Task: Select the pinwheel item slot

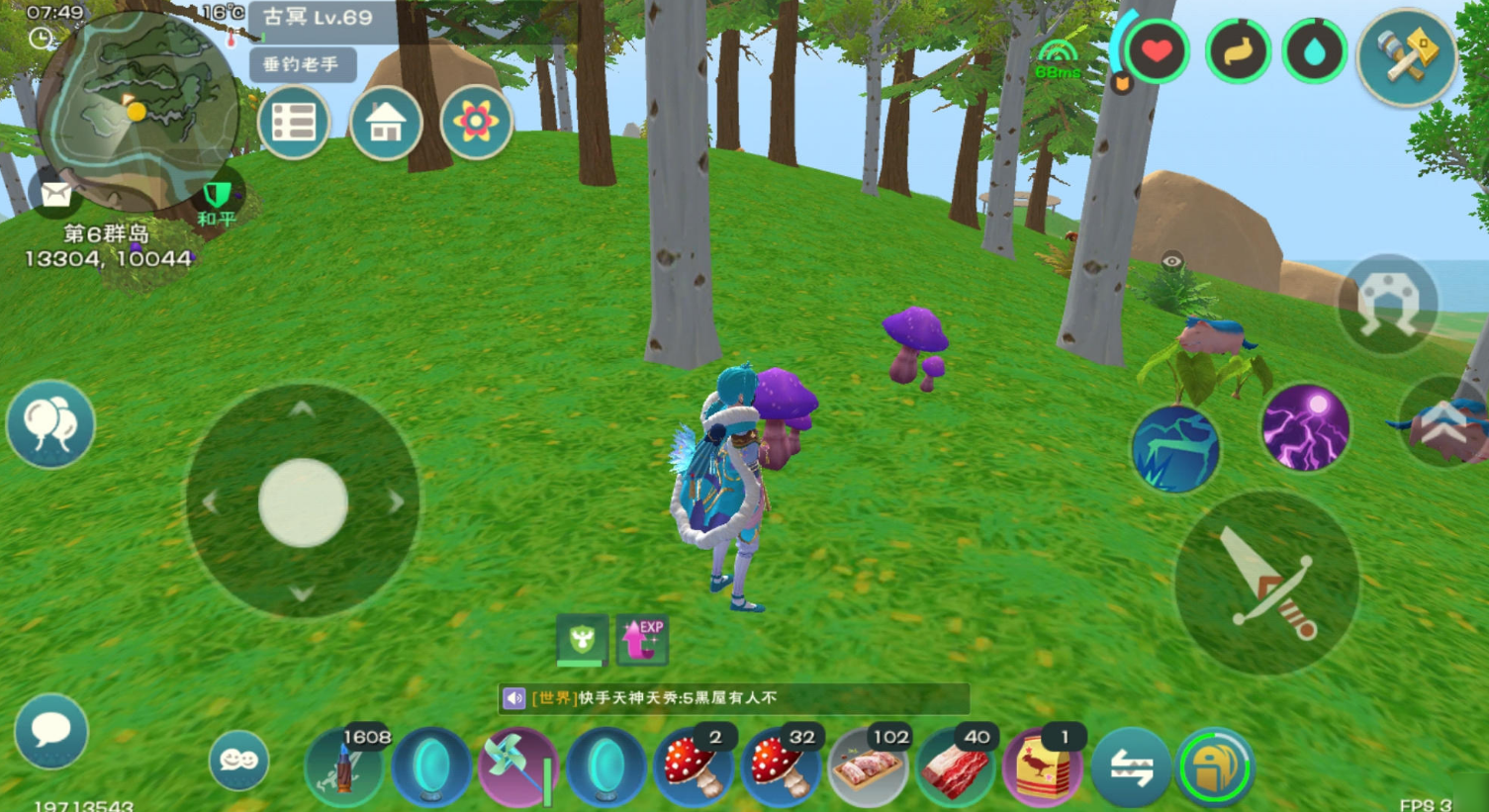Action: tap(517, 767)
